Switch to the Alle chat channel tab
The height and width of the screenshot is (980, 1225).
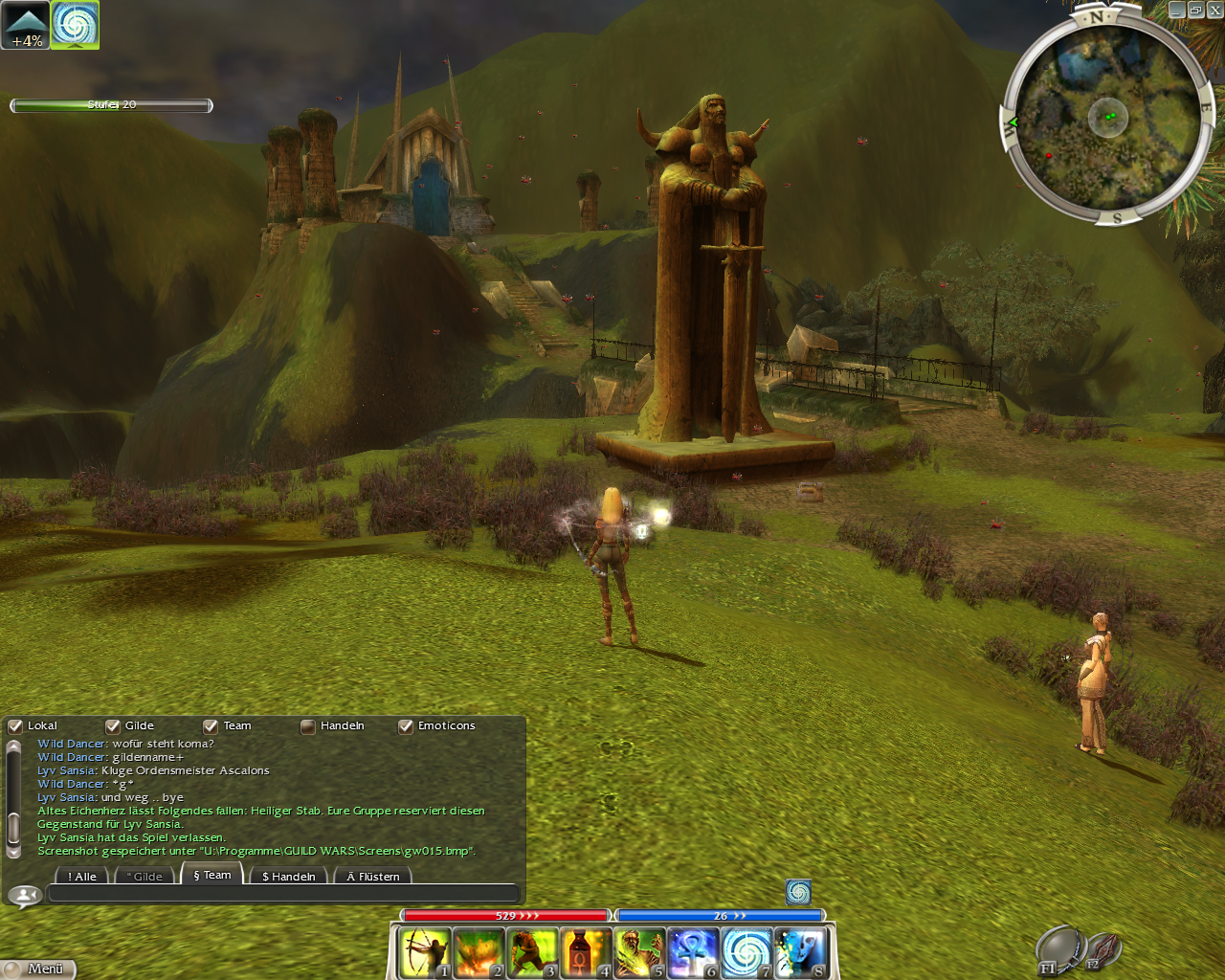82,876
